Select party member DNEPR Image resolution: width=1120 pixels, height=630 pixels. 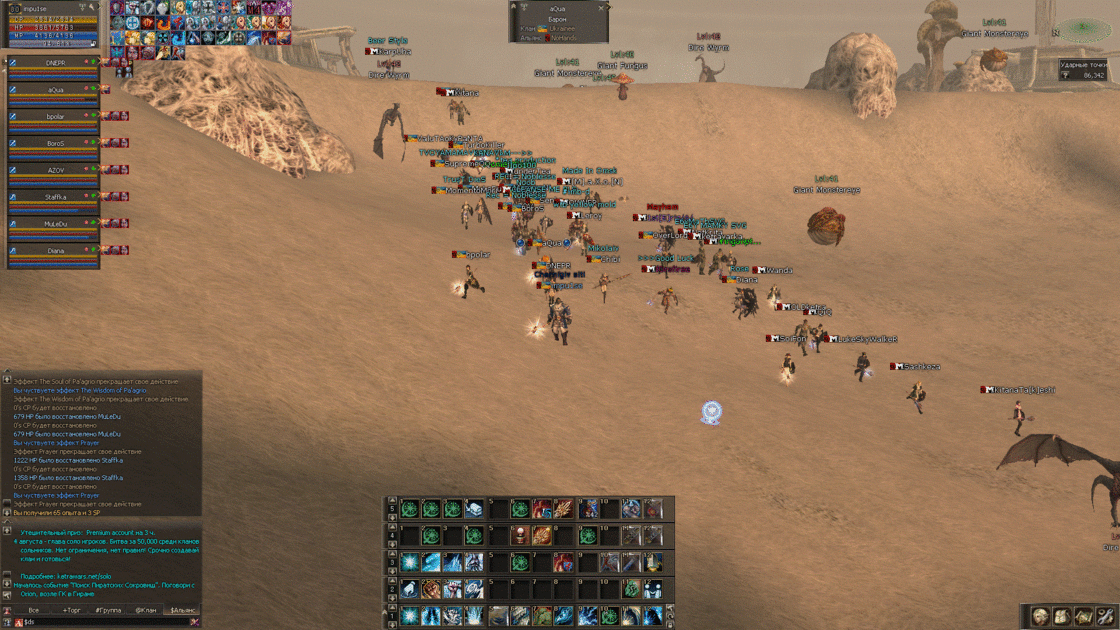55,63
